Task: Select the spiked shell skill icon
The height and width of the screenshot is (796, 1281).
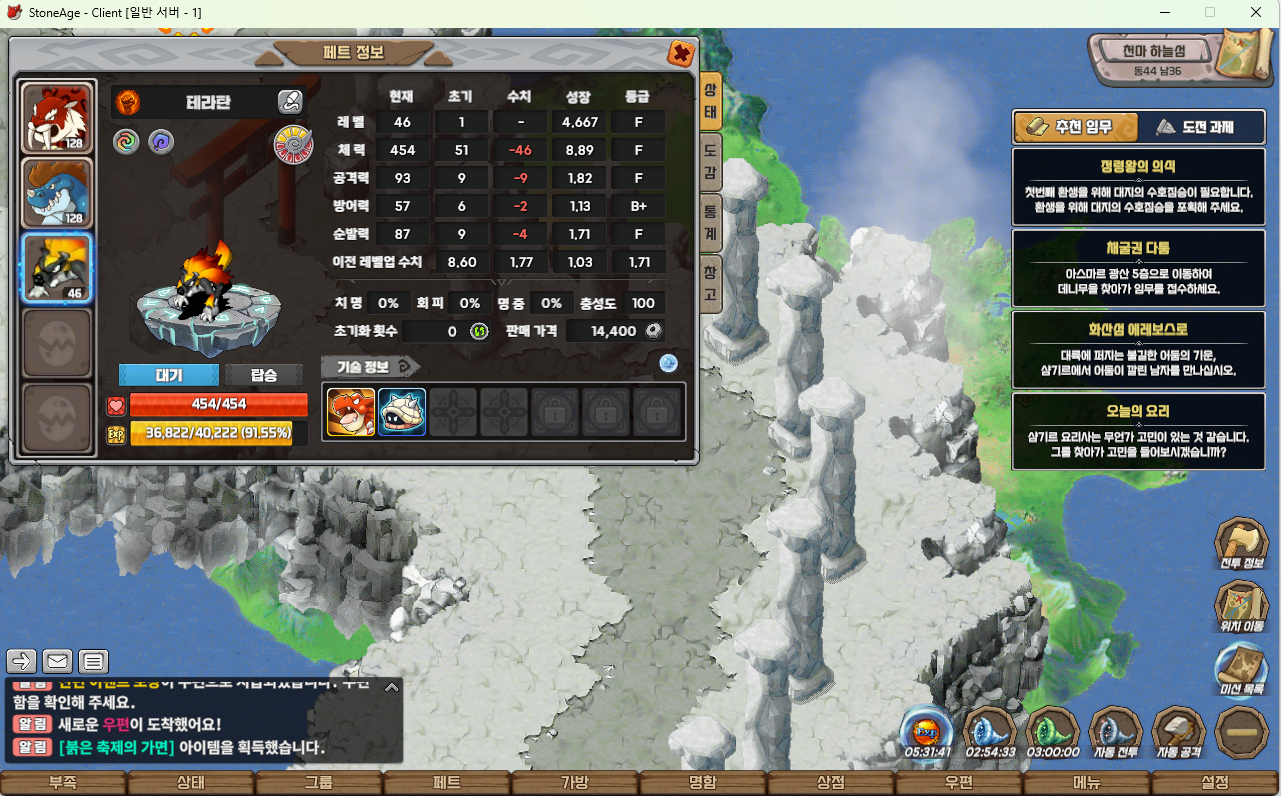Action: pyautogui.click(x=402, y=412)
